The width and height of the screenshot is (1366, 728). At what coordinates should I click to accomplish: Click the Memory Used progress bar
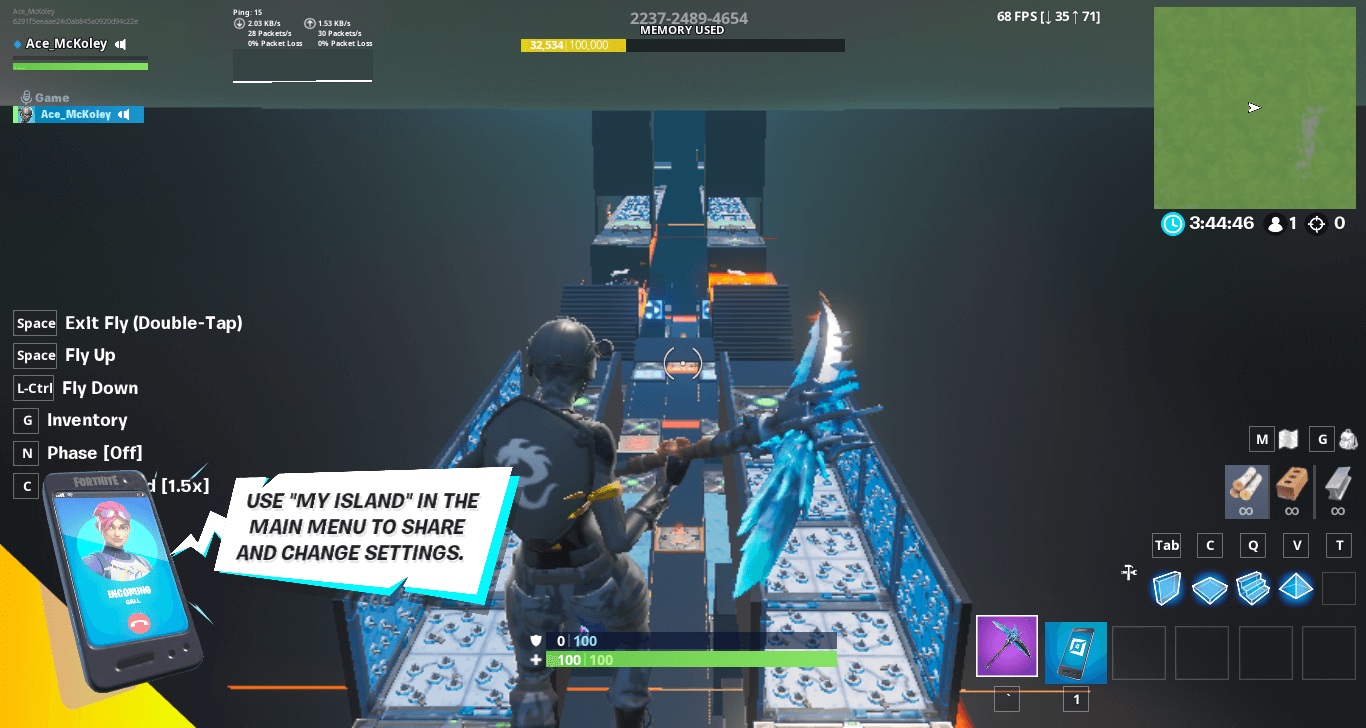pos(682,45)
